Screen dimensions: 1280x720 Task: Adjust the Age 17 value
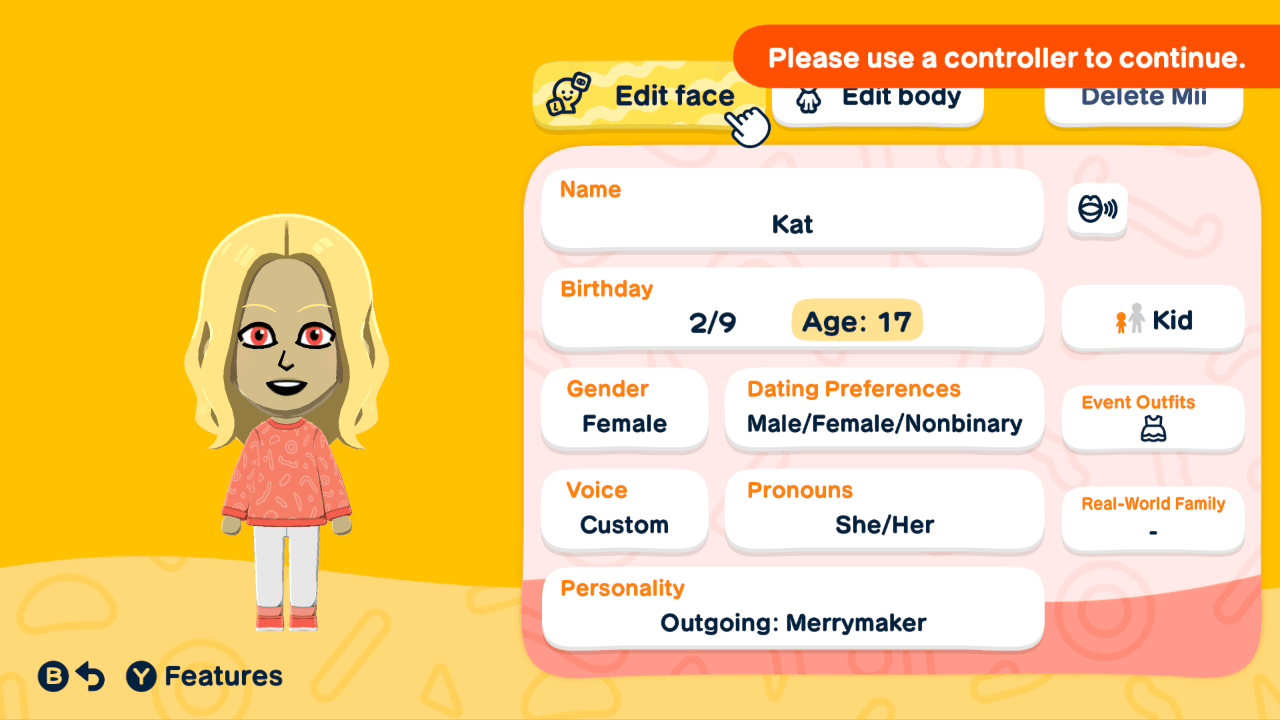click(x=856, y=320)
